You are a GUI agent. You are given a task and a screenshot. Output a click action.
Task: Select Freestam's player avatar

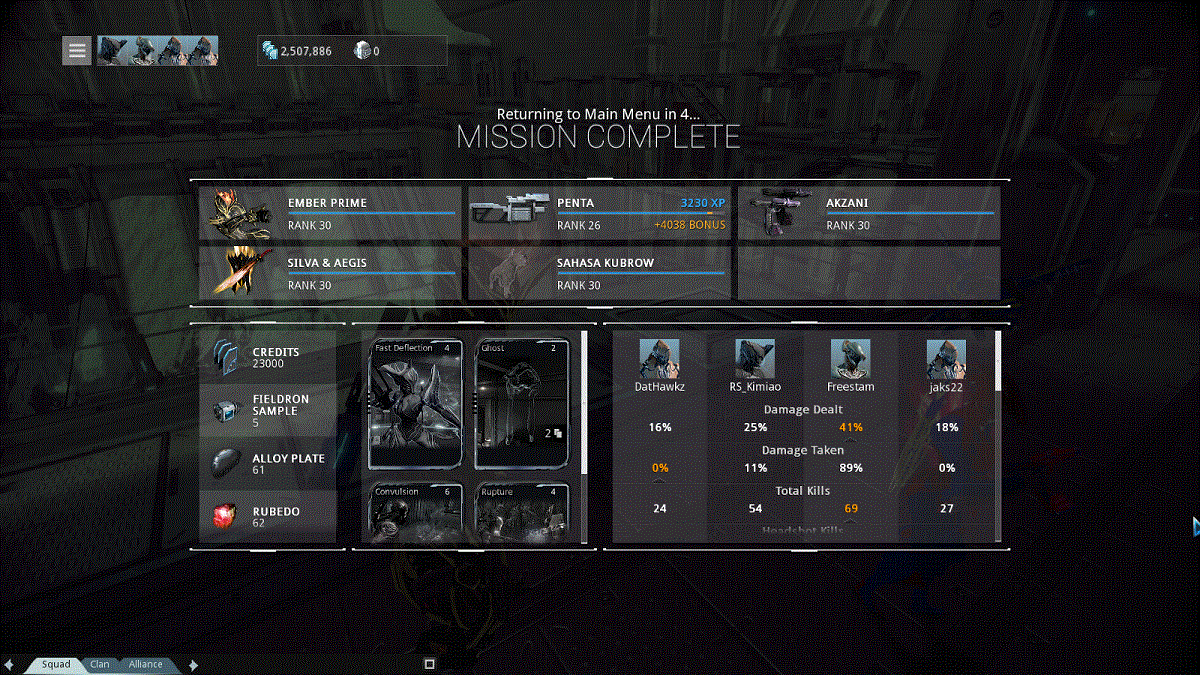[850, 358]
